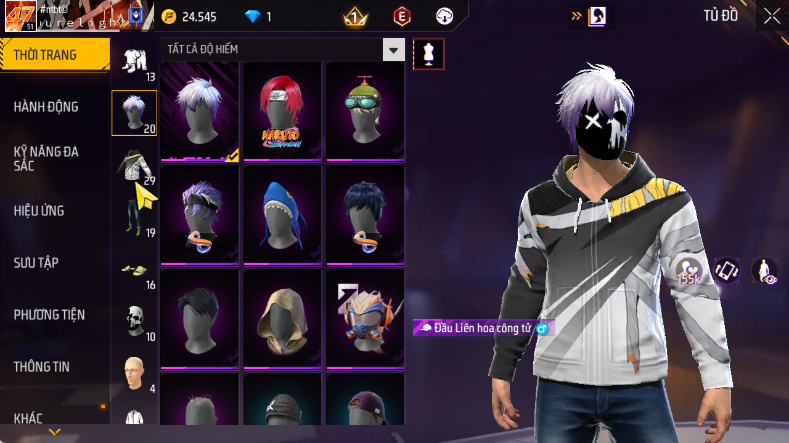Click the diamond currency counter
789x443 pixels.
coord(258,17)
